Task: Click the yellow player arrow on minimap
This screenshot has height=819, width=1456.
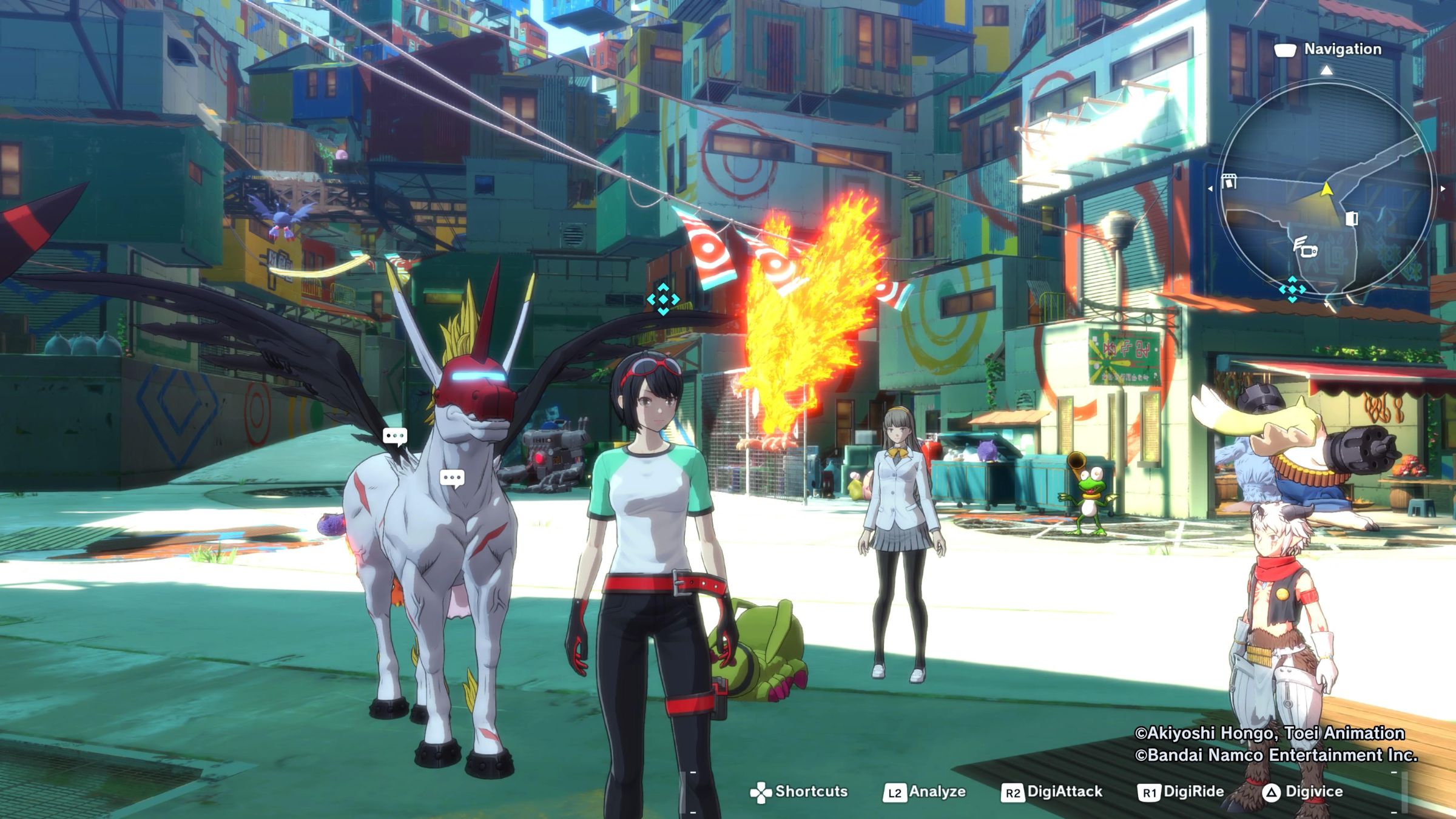Action: (1327, 189)
